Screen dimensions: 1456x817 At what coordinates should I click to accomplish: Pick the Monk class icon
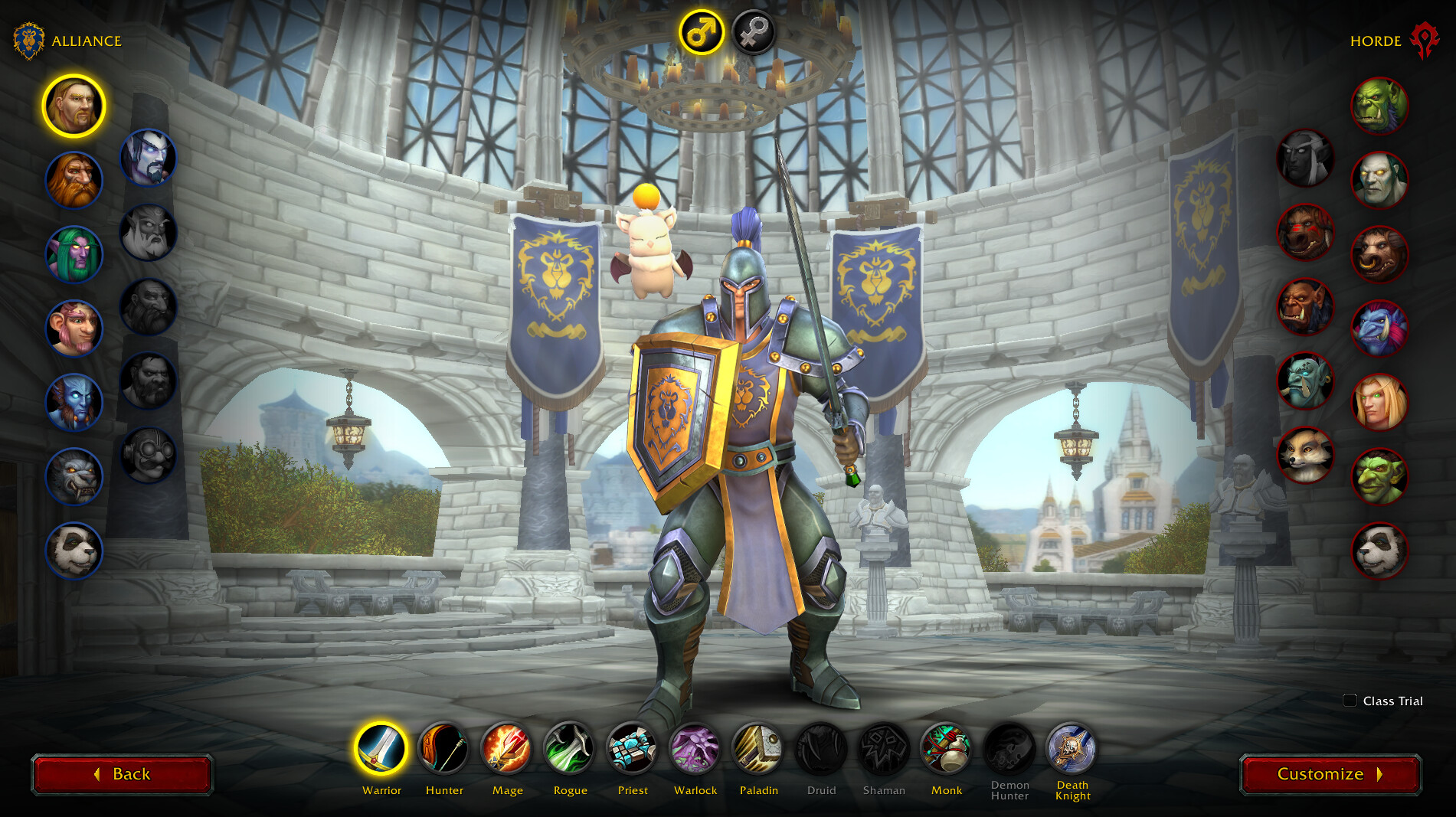[x=947, y=748]
